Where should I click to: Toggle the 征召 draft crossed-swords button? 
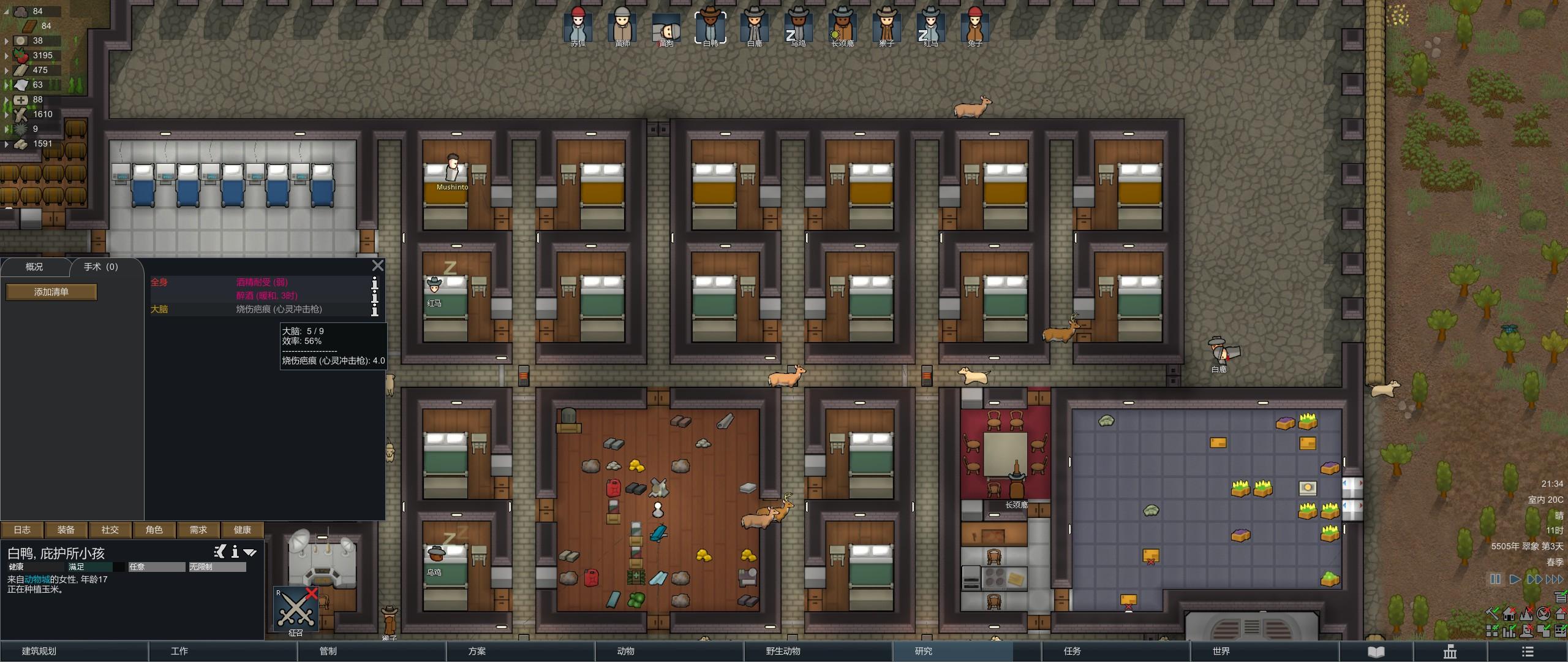click(x=296, y=609)
